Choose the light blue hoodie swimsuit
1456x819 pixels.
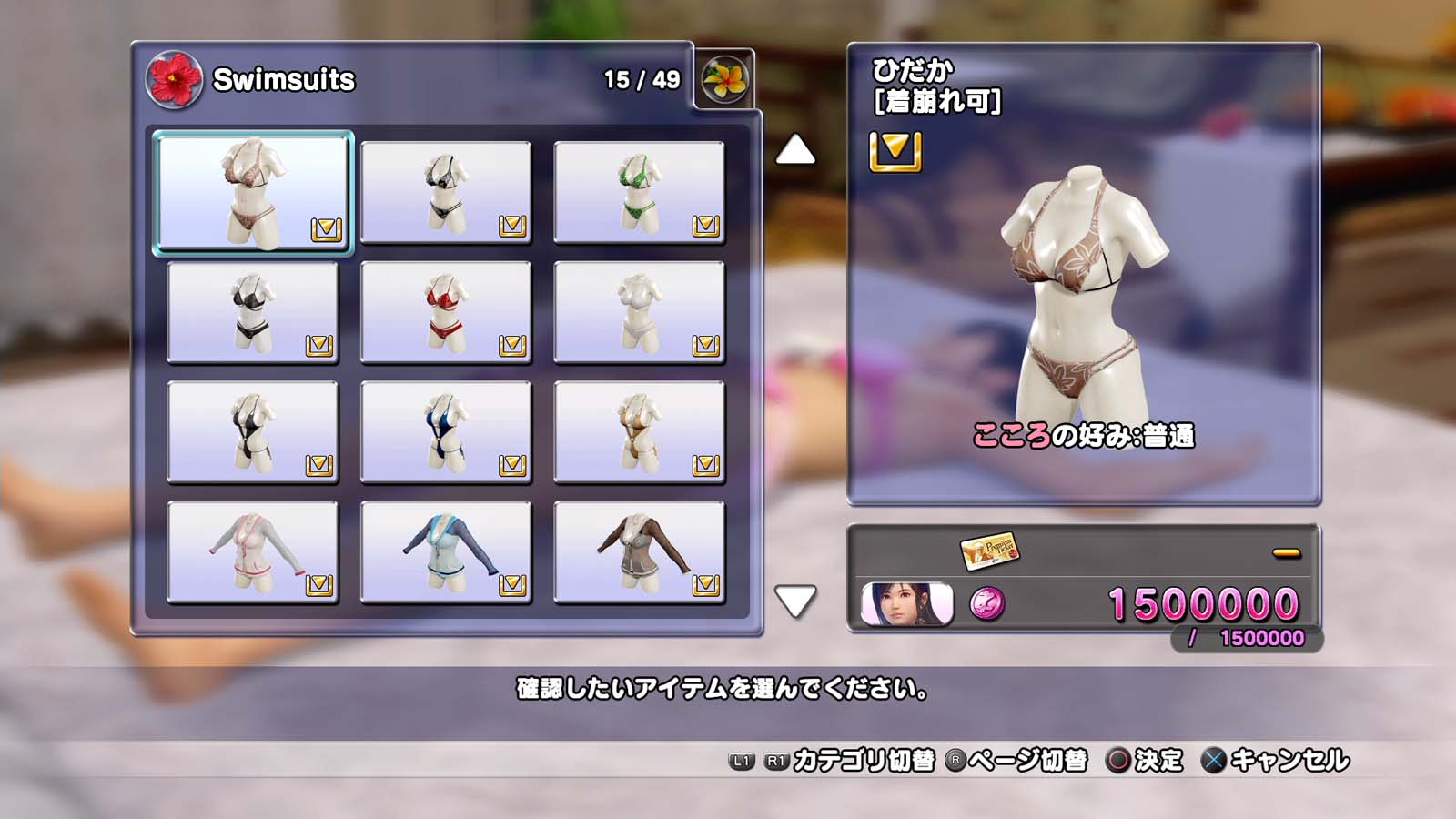pos(446,552)
